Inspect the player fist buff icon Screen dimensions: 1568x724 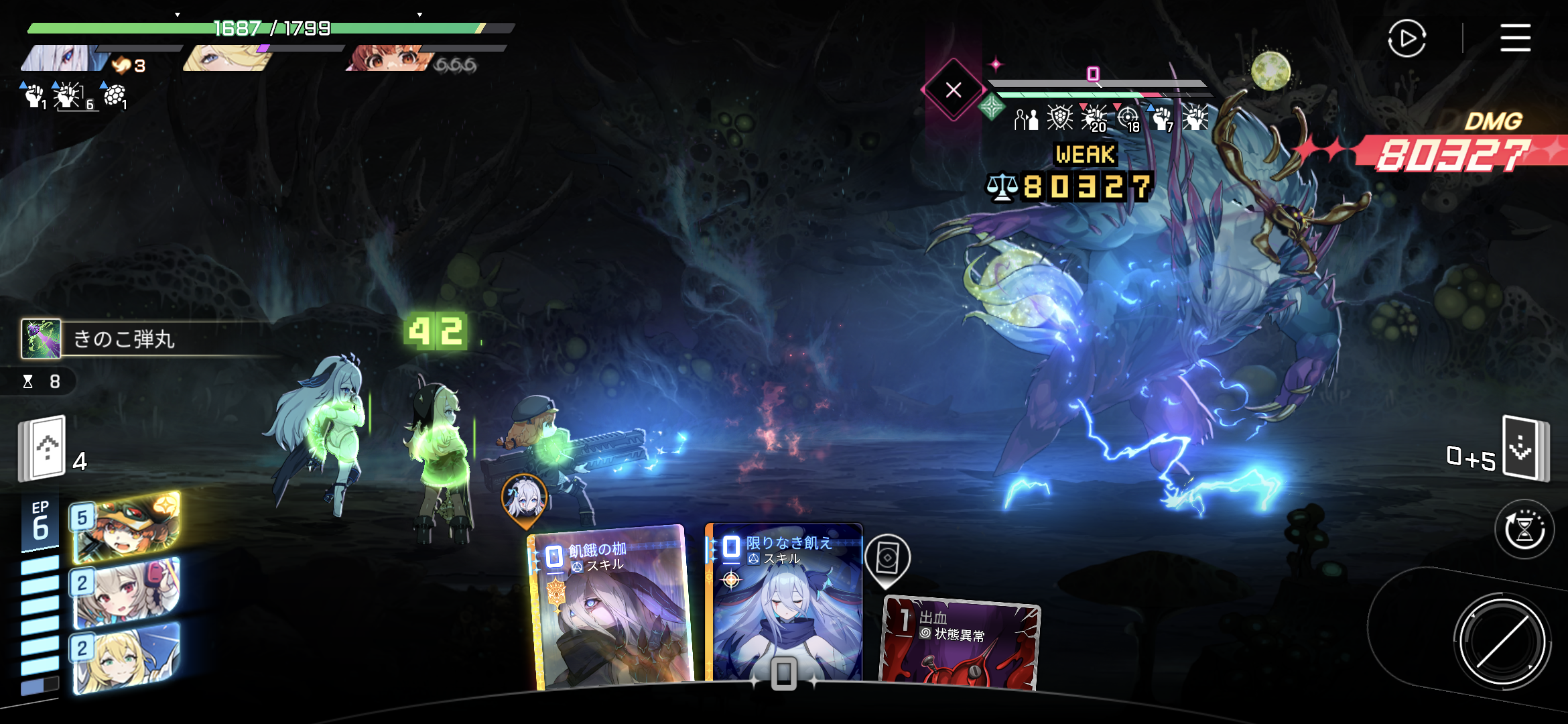[34, 97]
